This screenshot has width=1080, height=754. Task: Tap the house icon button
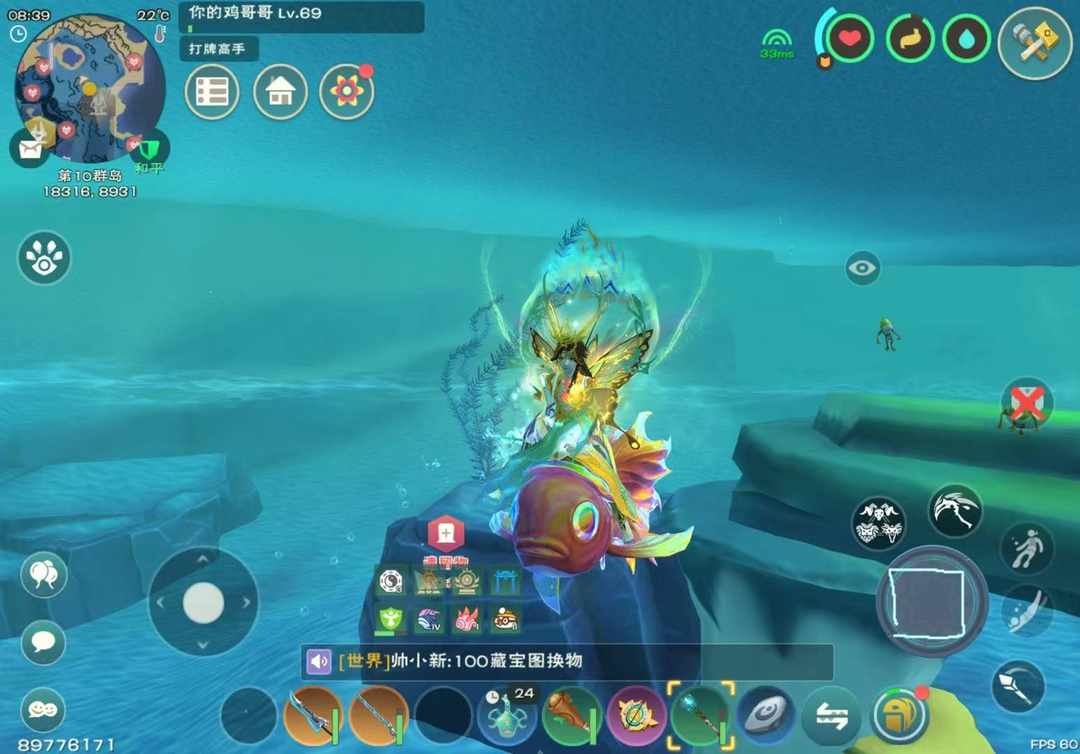point(280,92)
